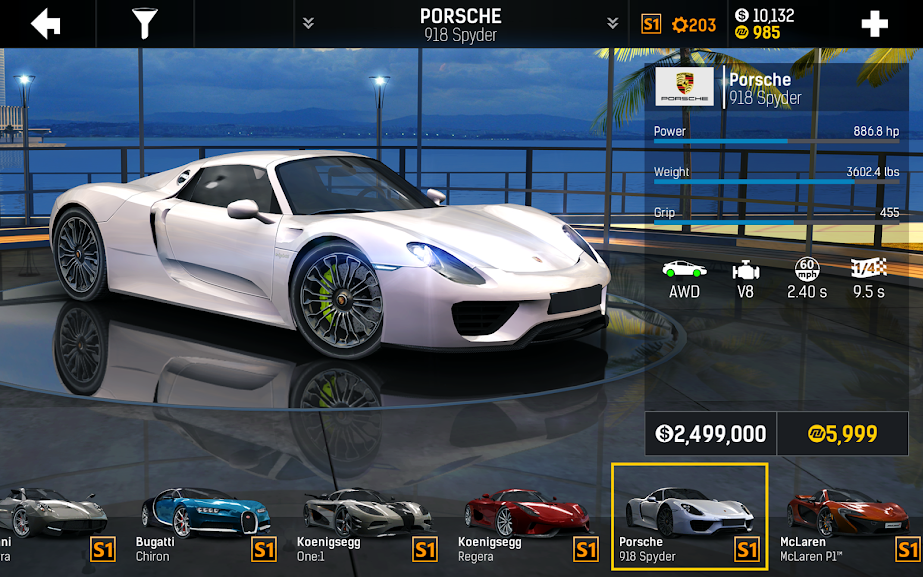Expand the Porsche 918 Spyder title dropdown
Screen dimensions: 923x577
(461, 23)
